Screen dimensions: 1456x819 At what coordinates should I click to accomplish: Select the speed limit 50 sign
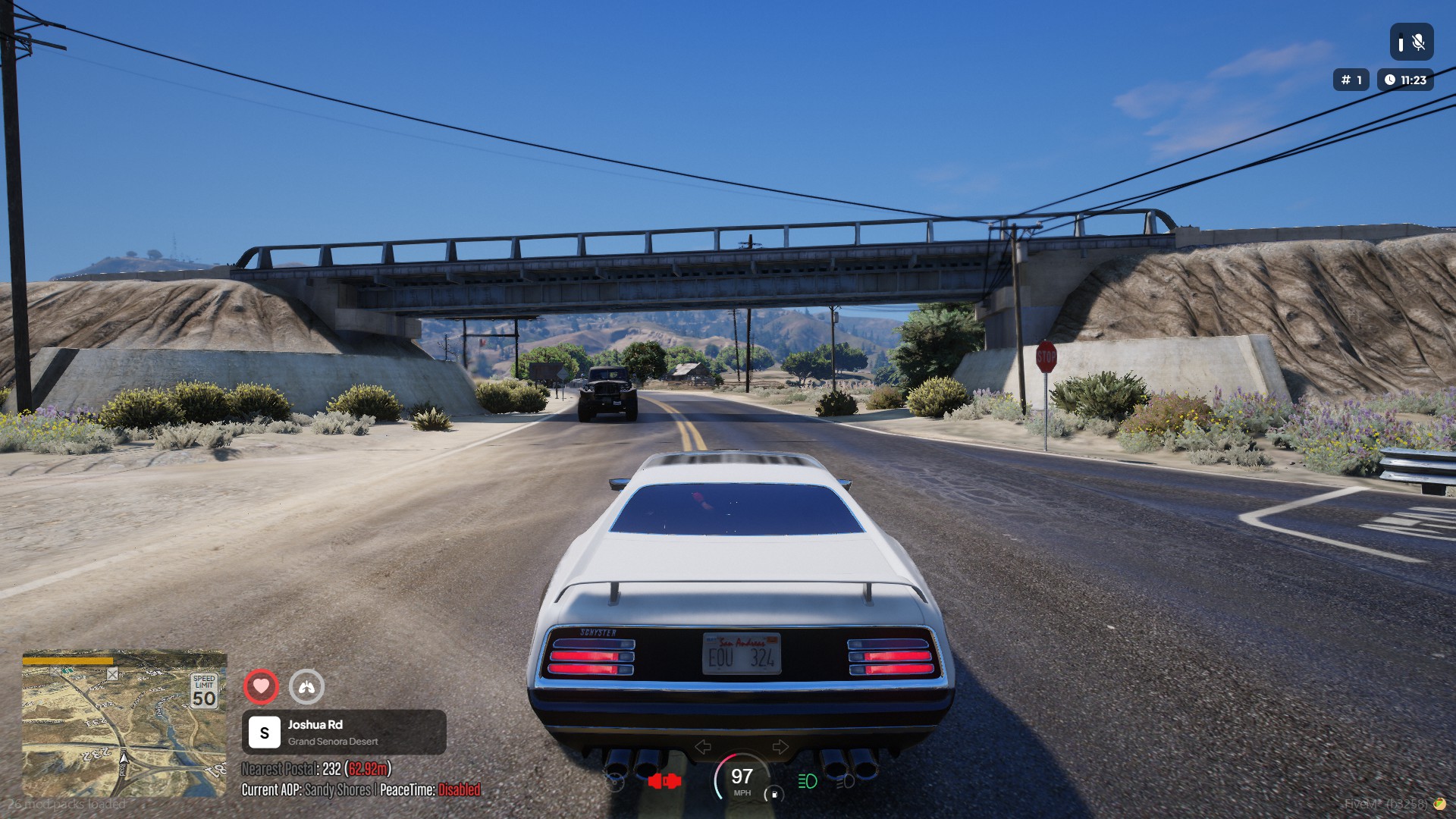(204, 691)
